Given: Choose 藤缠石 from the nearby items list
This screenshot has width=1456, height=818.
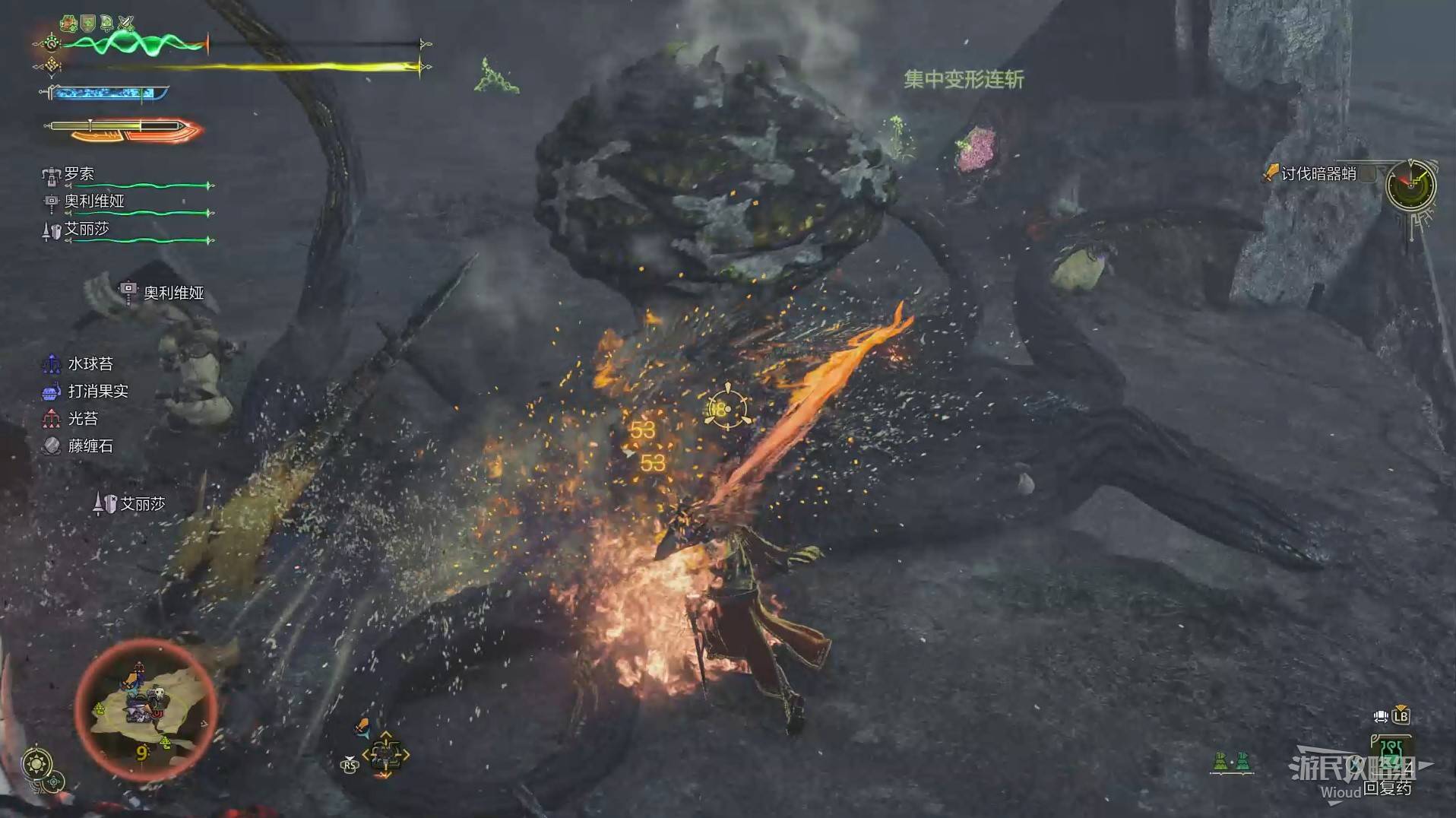Looking at the screenshot, I should tap(90, 446).
